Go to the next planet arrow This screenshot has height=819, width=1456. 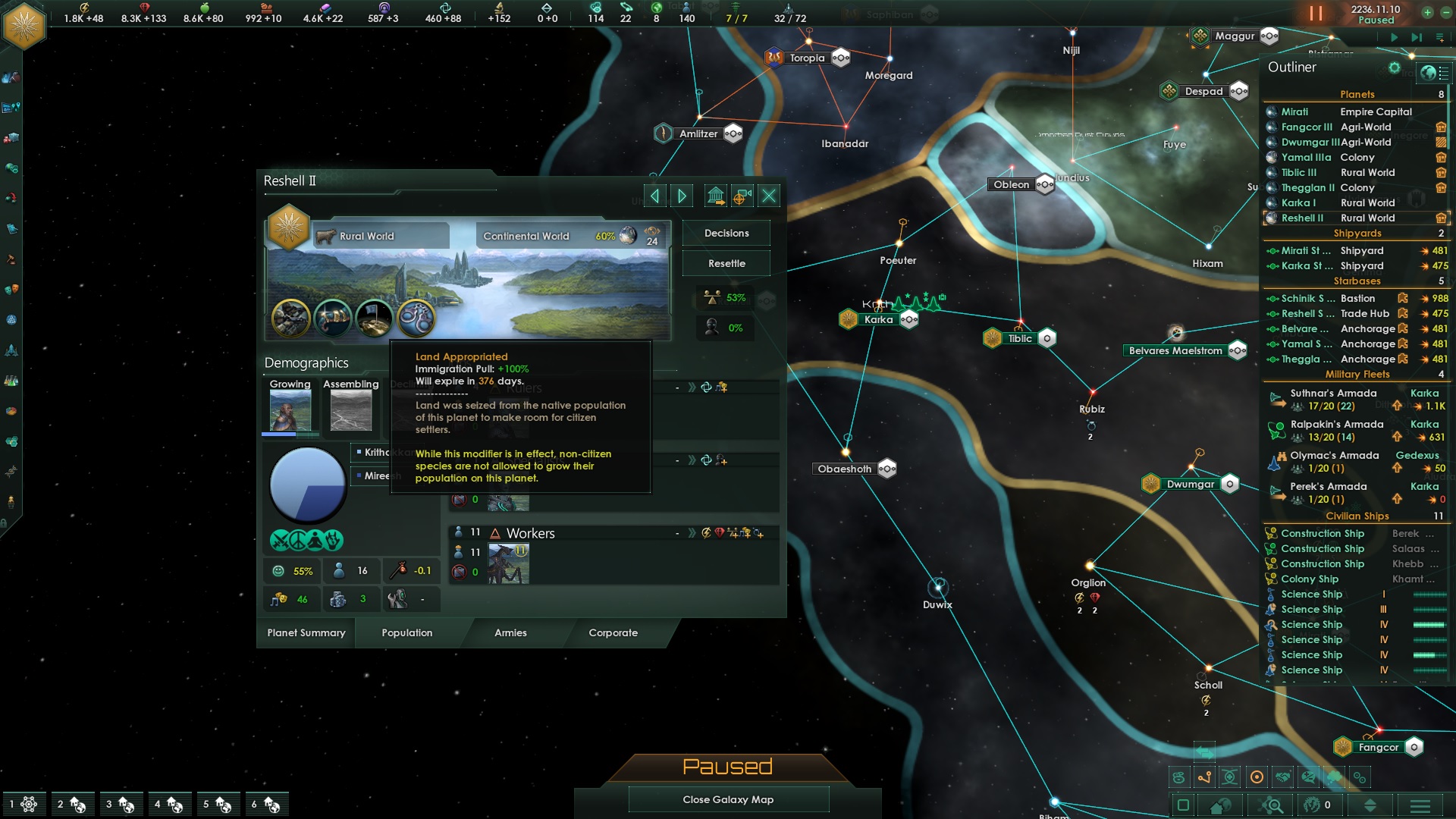click(682, 196)
